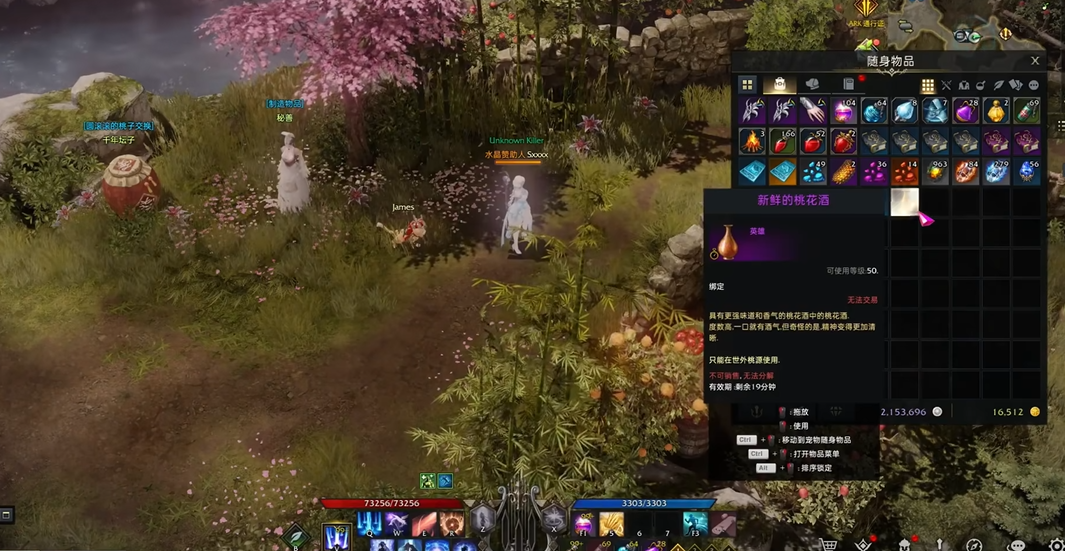Open the chat bubble menu icon
Image resolution: width=1065 pixels, height=551 pixels.
pos(1017,545)
